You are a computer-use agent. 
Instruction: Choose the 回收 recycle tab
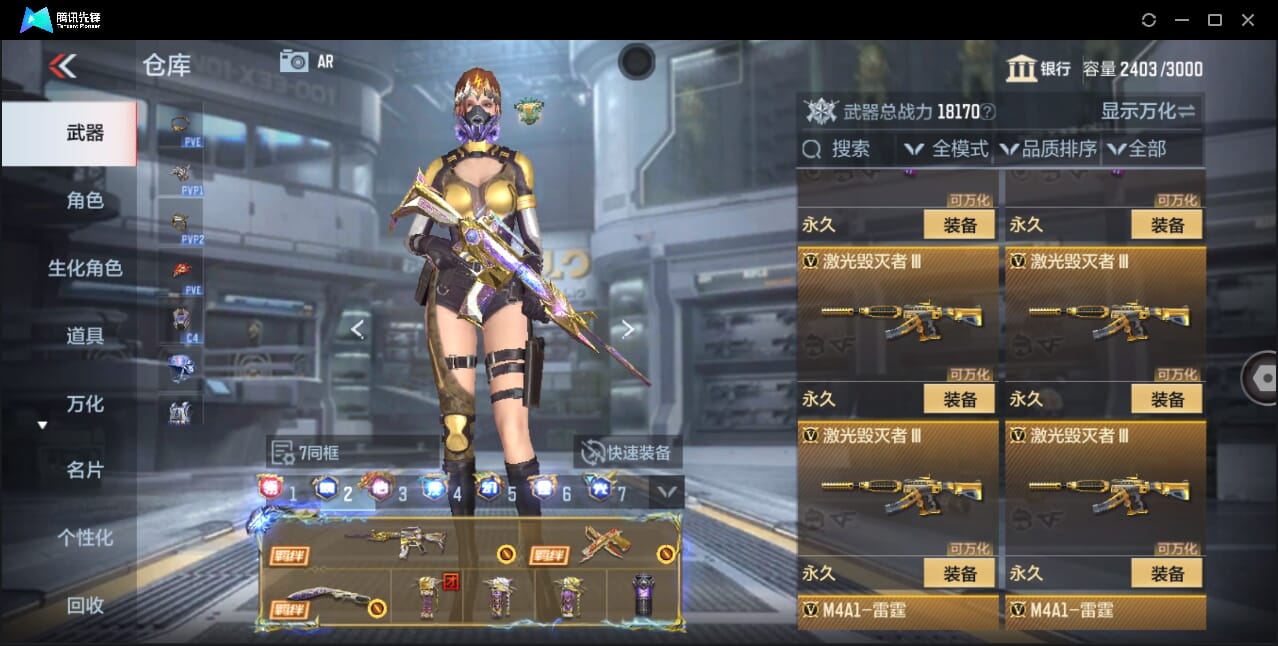(x=85, y=605)
